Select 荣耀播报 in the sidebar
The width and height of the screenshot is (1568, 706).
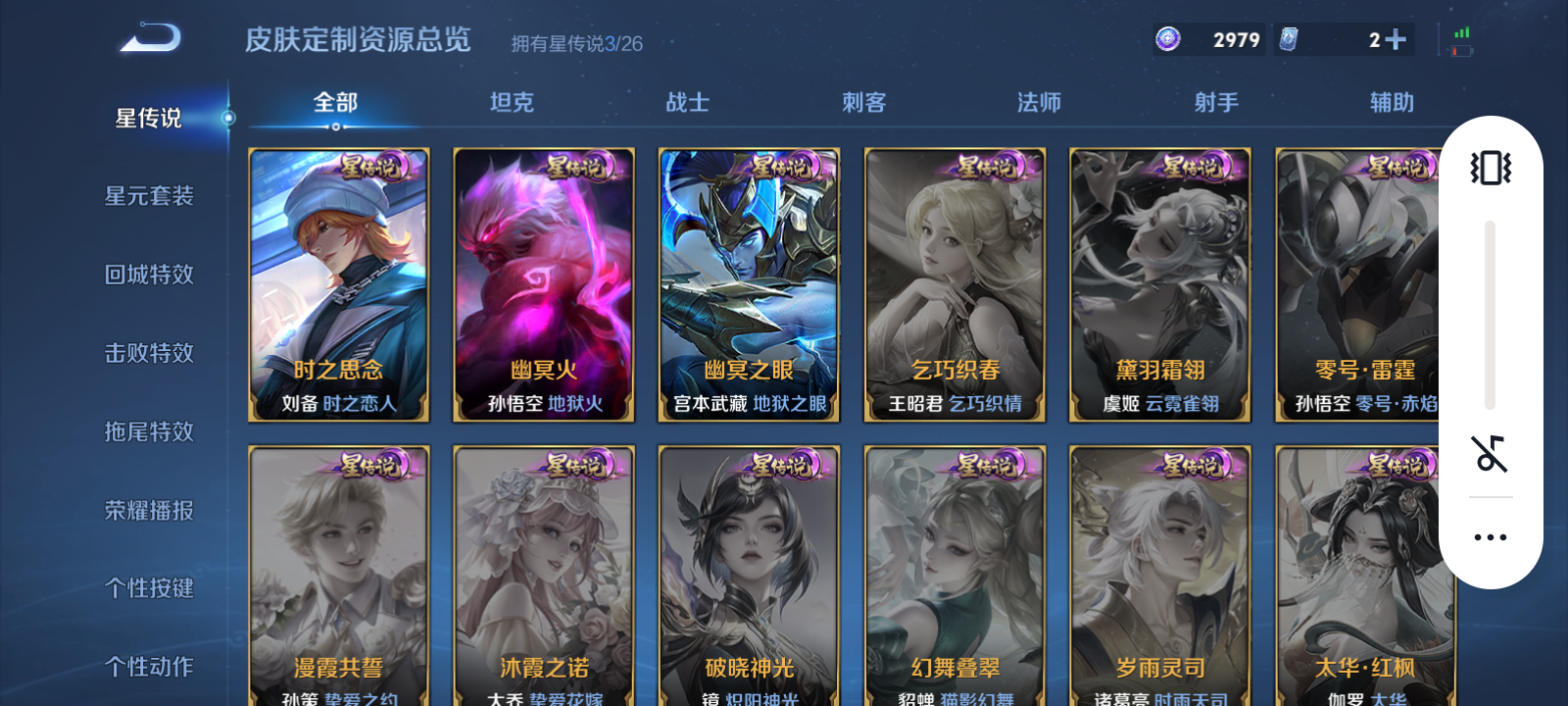click(x=147, y=510)
